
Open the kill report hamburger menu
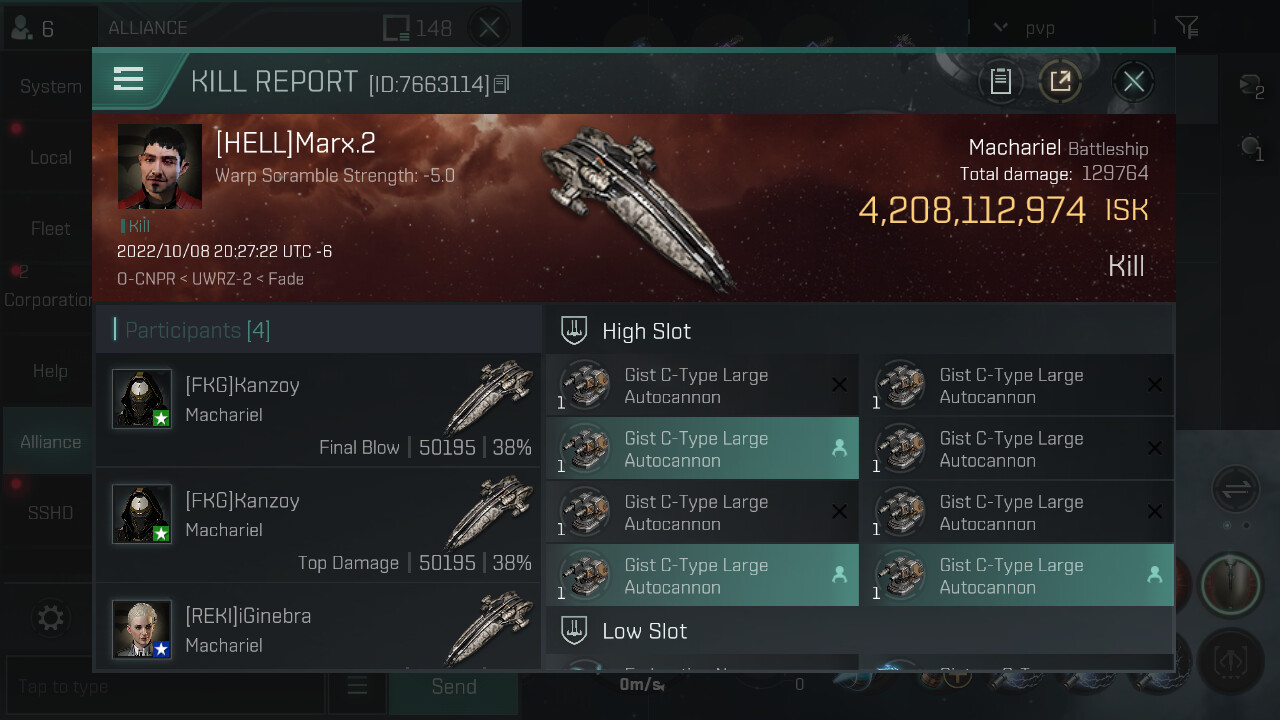coord(129,79)
